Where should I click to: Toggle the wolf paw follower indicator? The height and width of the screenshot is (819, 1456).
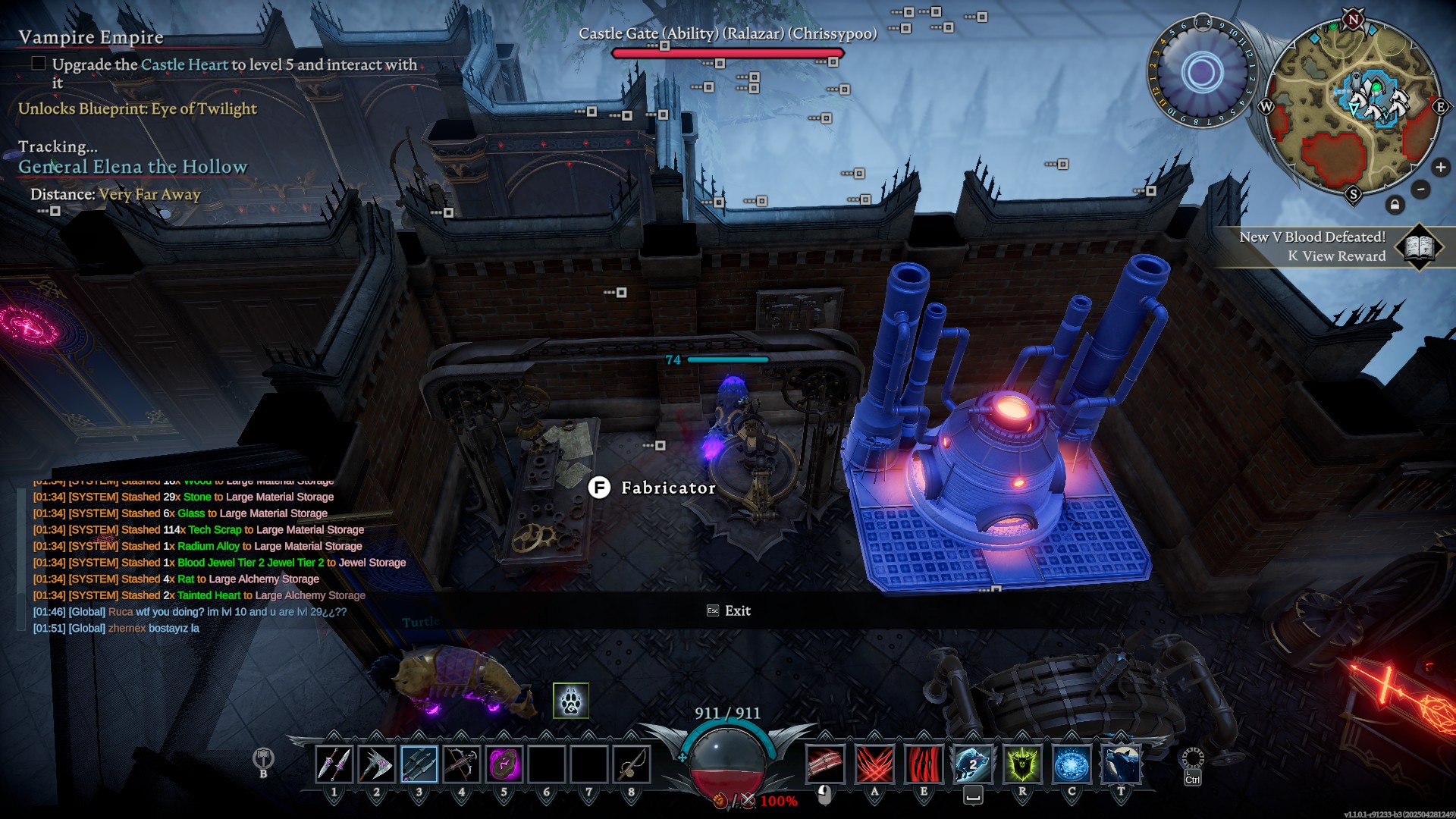573,701
